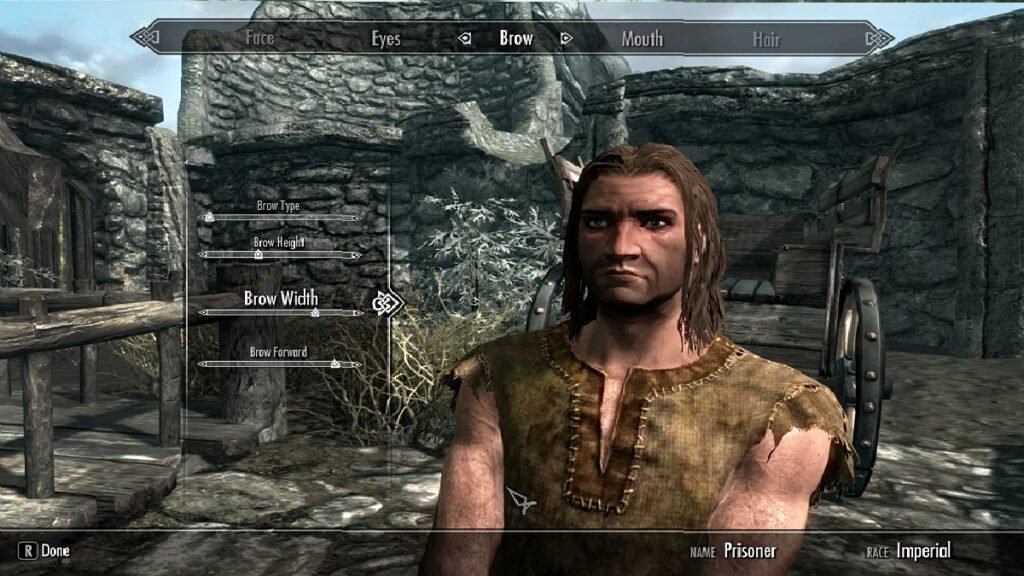Select the Brow Type option label
1024x576 pixels.
click(x=278, y=206)
